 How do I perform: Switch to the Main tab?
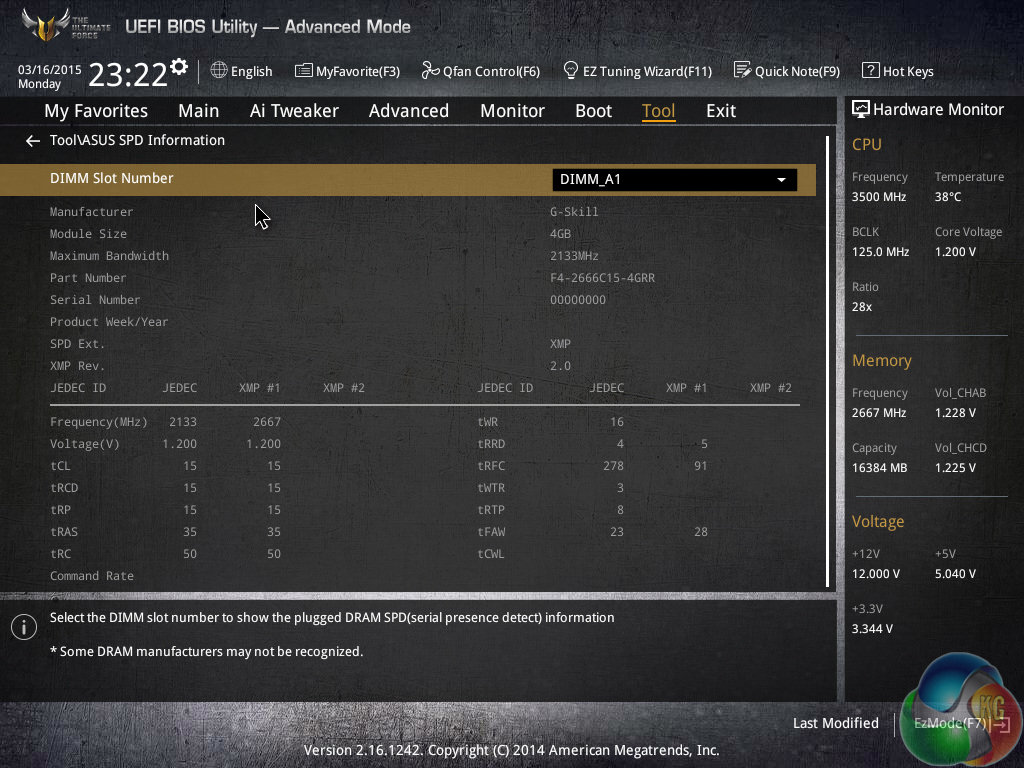click(x=198, y=111)
